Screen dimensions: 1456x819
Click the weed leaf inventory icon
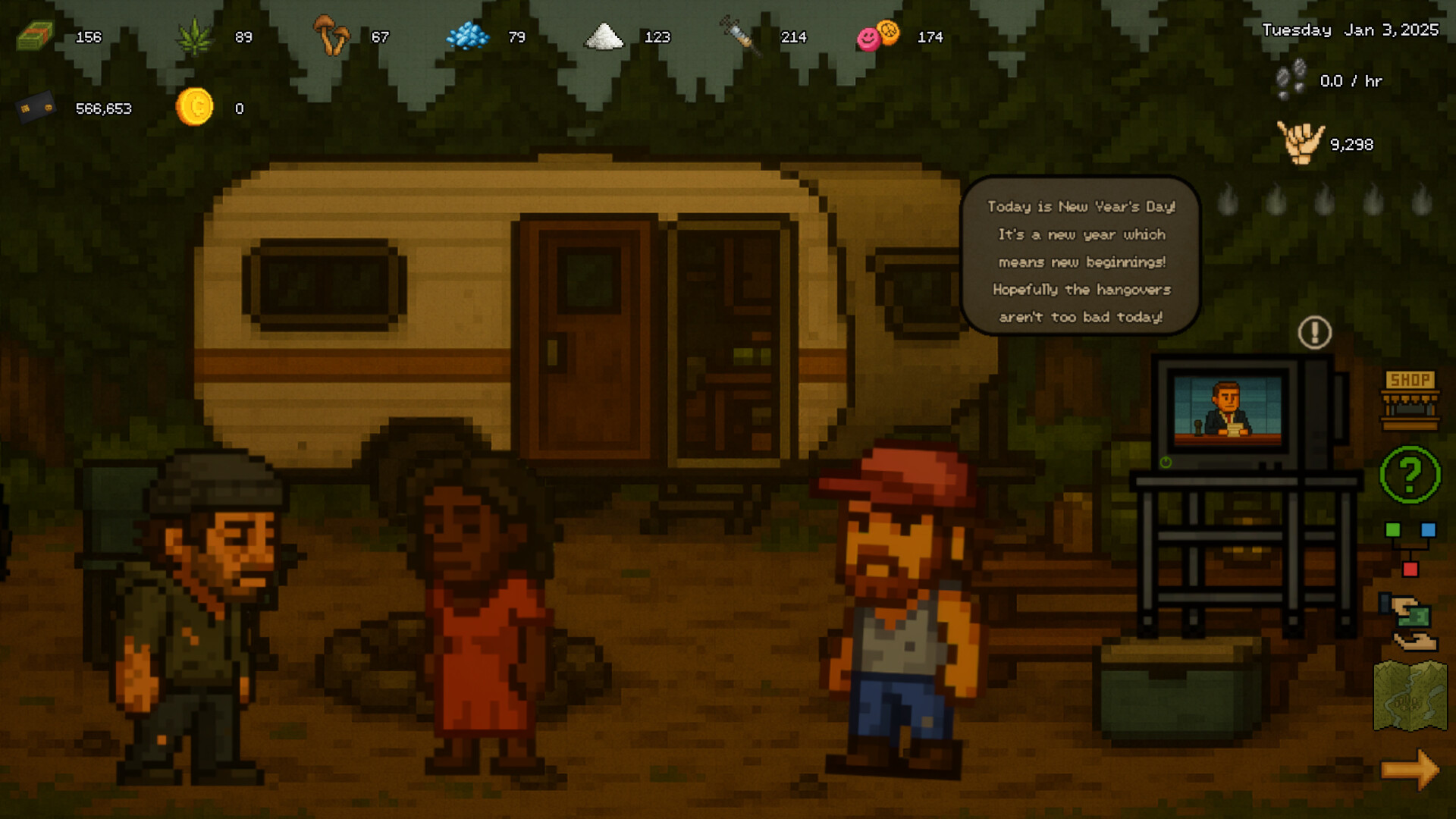(196, 36)
